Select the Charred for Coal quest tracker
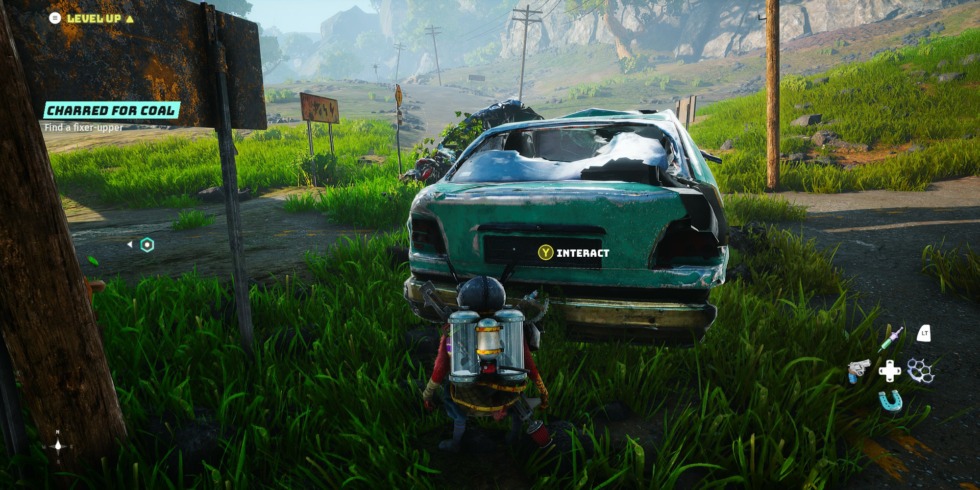This screenshot has width=980, height=490. tap(111, 110)
